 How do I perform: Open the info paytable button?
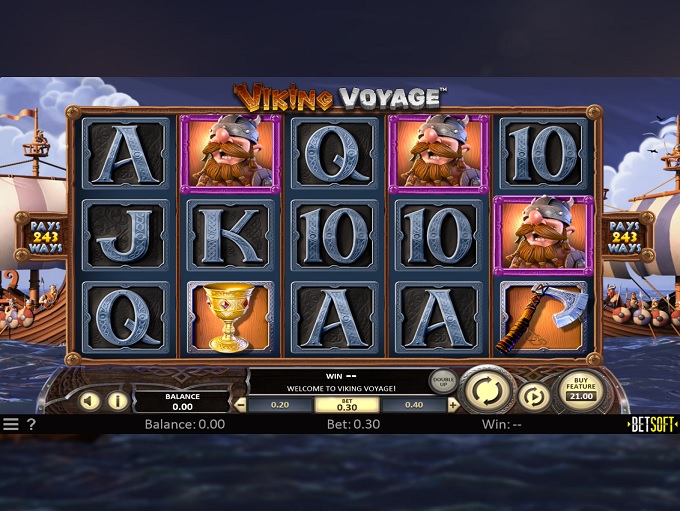(117, 402)
